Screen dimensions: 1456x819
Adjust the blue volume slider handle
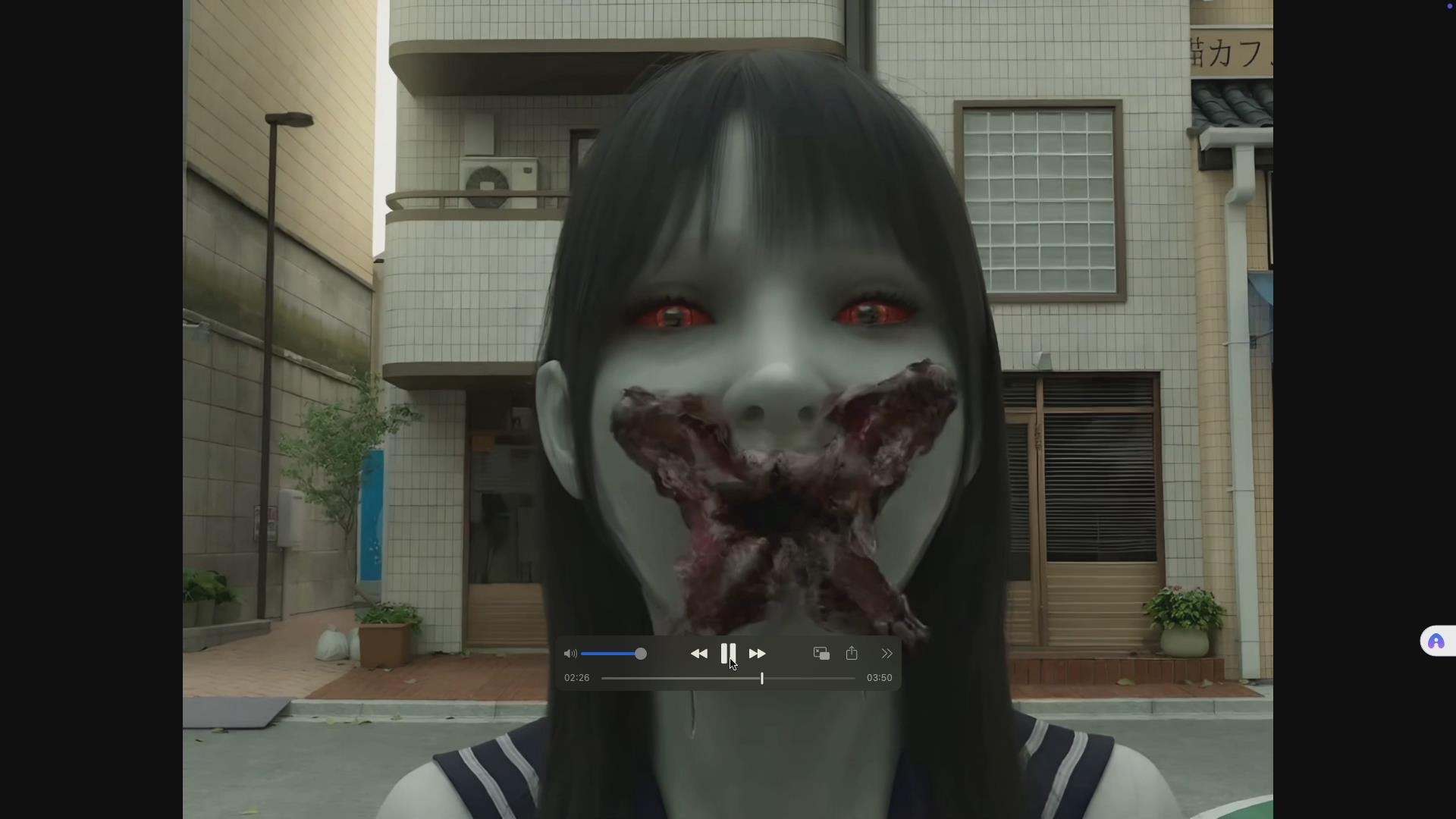click(641, 654)
